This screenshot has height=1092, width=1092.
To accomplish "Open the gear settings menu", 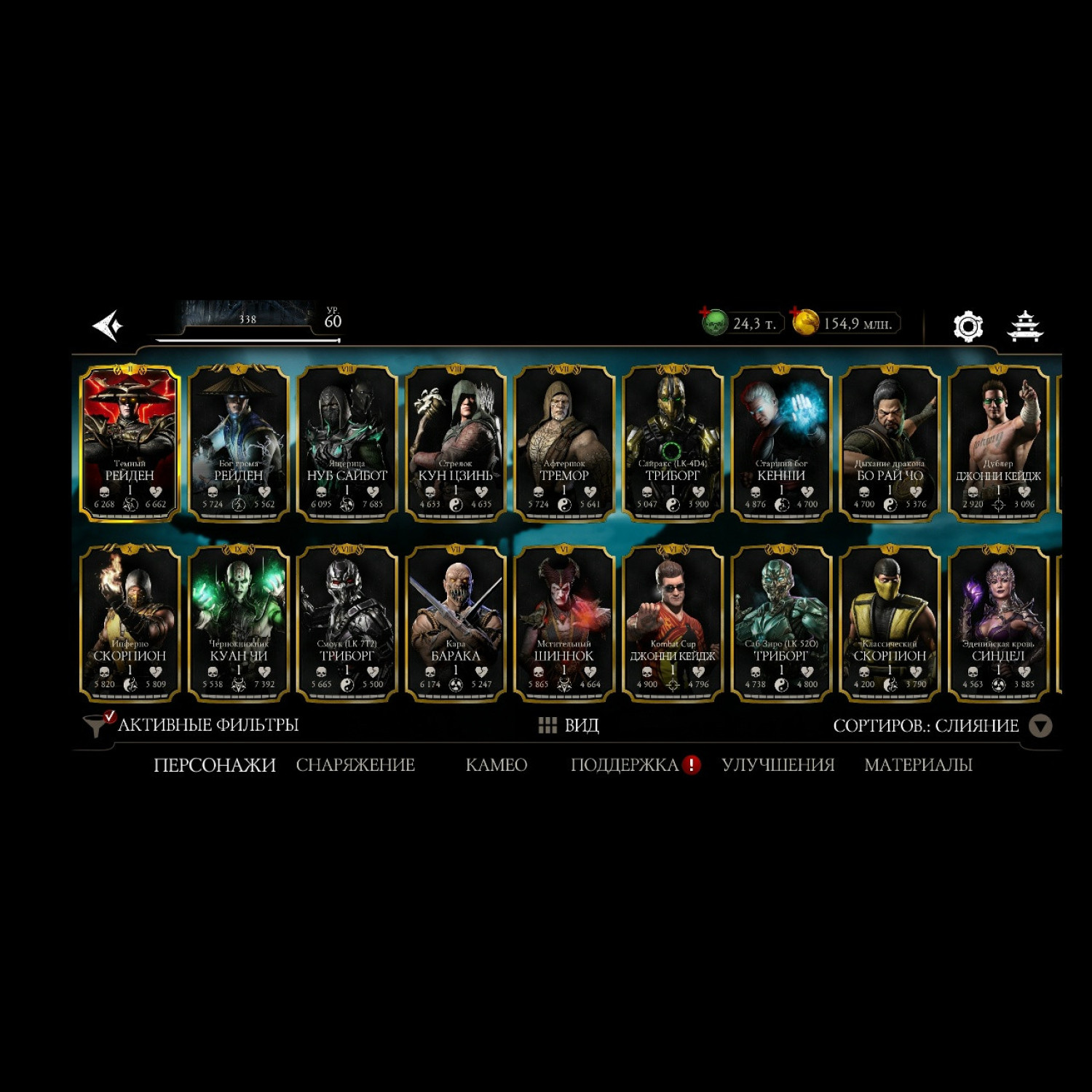I will tap(968, 326).
